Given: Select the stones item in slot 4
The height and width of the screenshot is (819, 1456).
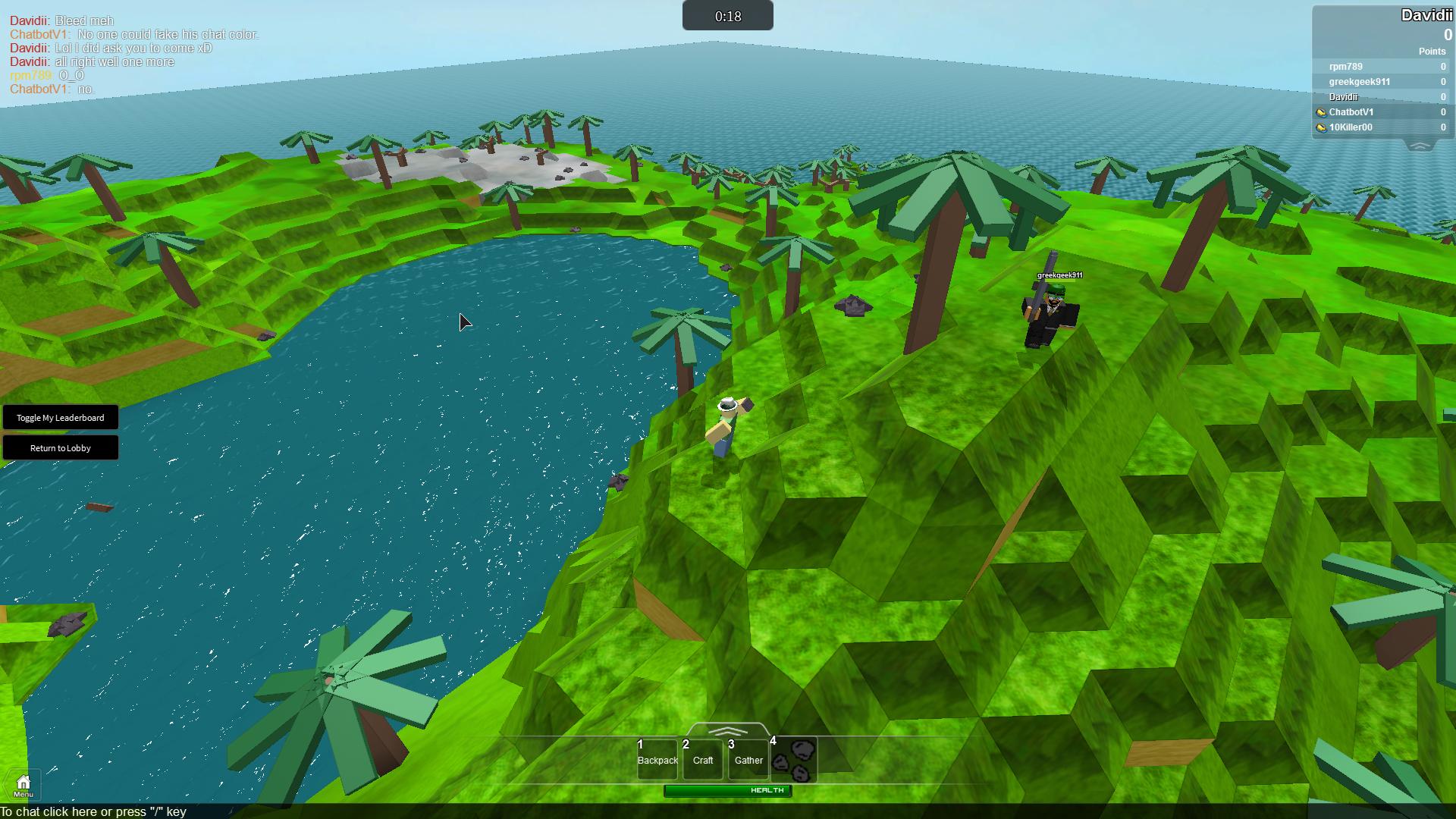Looking at the screenshot, I should click(x=795, y=759).
